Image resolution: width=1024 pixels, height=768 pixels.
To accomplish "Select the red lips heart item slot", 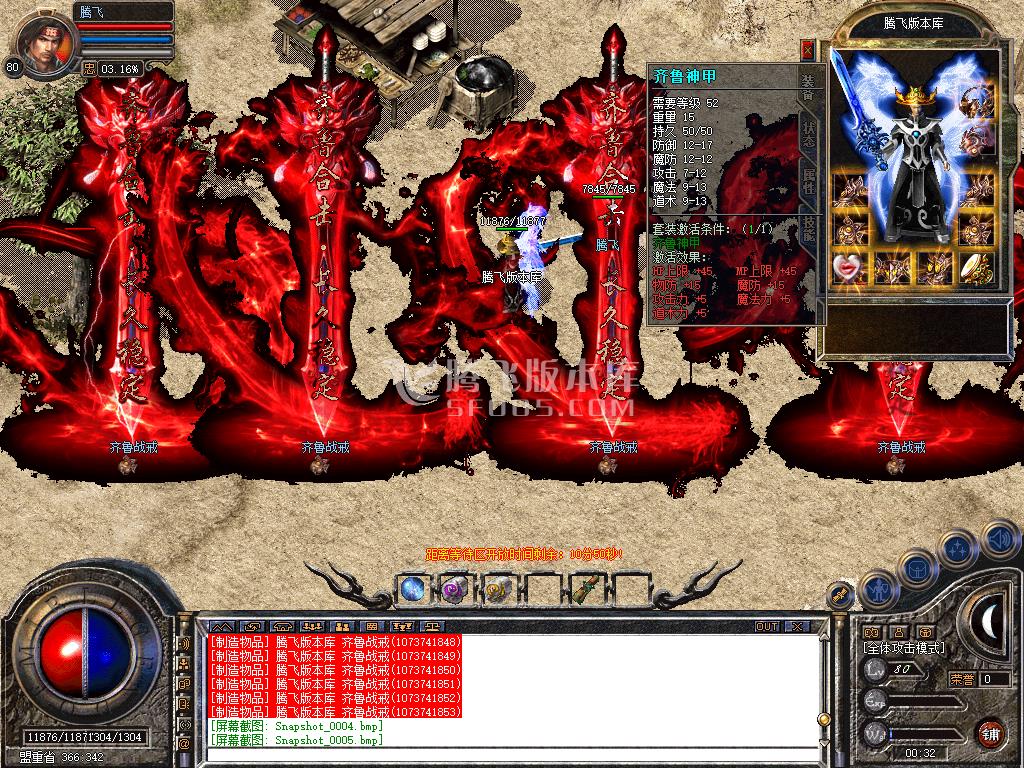I will pyautogui.click(x=850, y=267).
